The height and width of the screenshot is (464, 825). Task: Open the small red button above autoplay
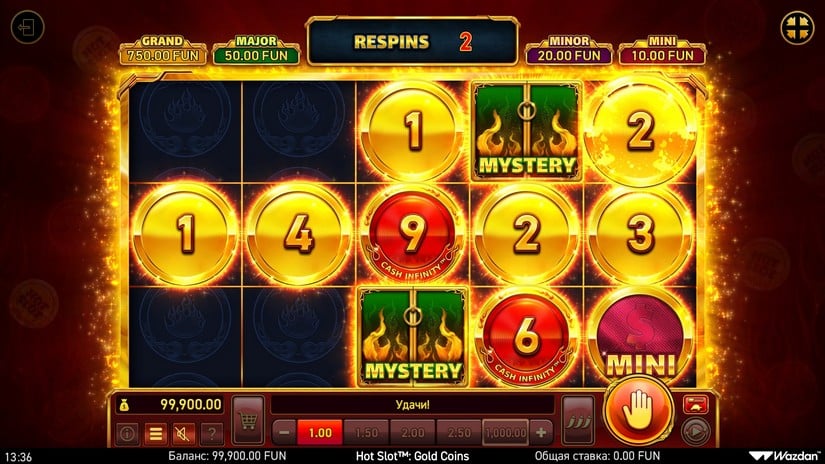point(695,403)
